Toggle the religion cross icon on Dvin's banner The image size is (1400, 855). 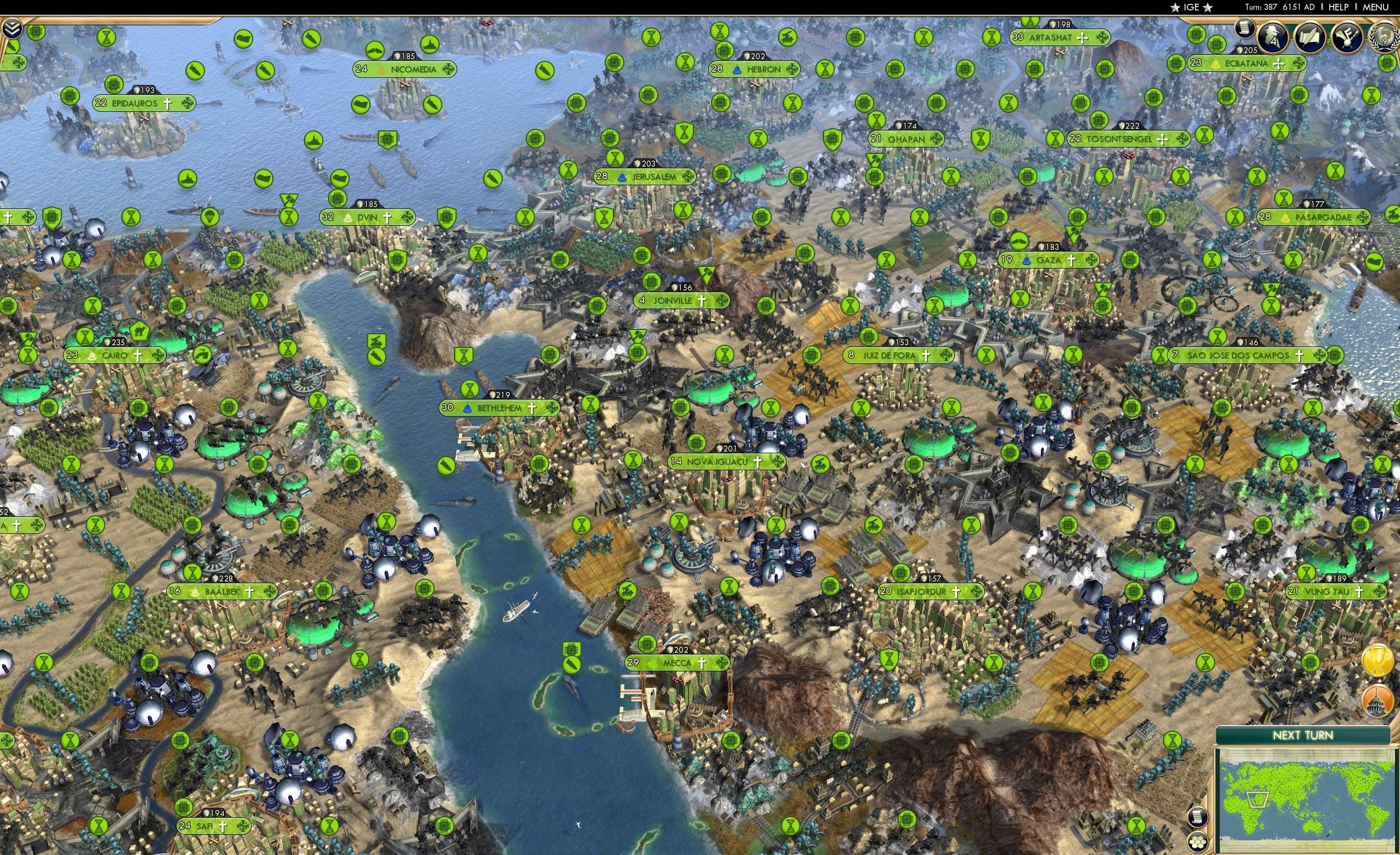click(387, 216)
